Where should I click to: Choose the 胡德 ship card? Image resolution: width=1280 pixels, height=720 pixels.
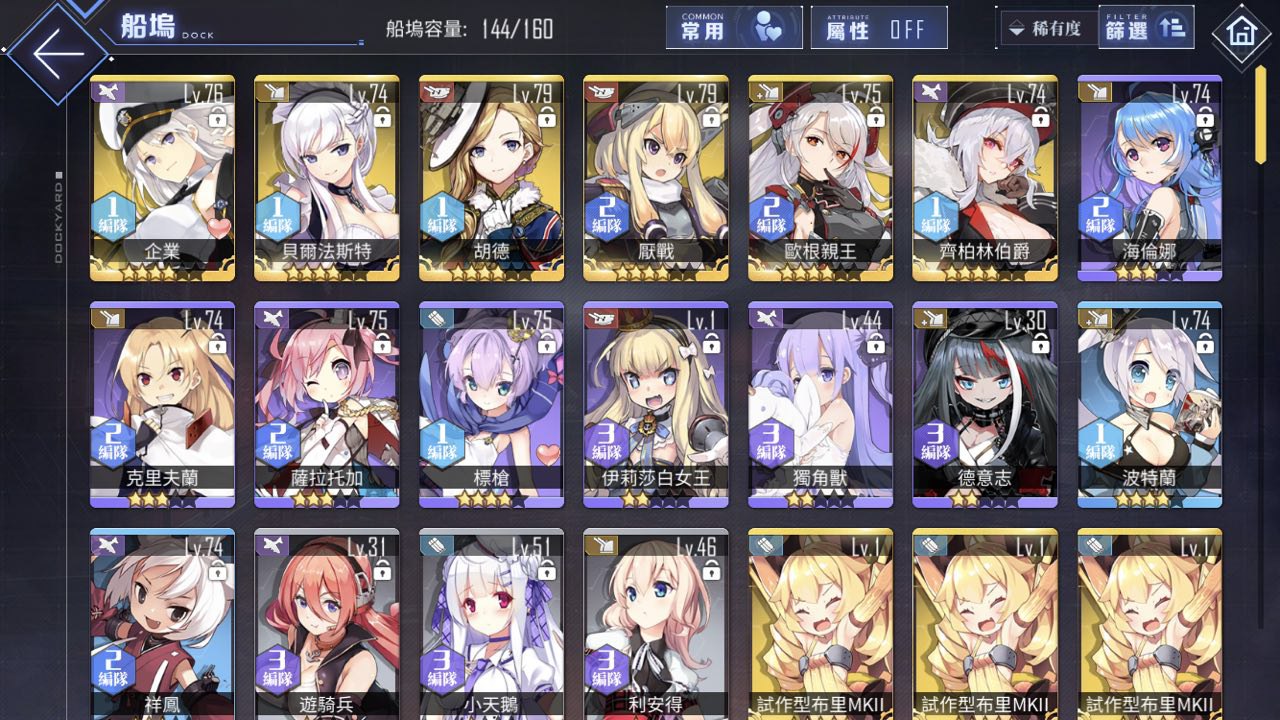491,177
